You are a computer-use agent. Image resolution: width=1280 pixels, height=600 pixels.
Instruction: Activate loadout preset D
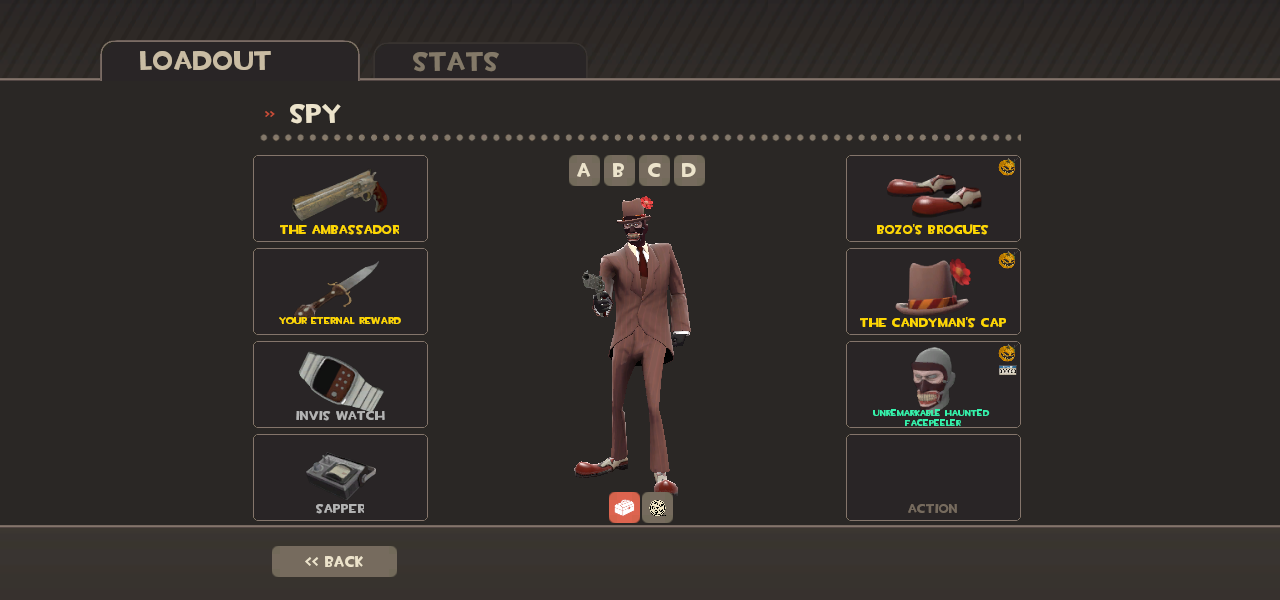[x=689, y=170]
